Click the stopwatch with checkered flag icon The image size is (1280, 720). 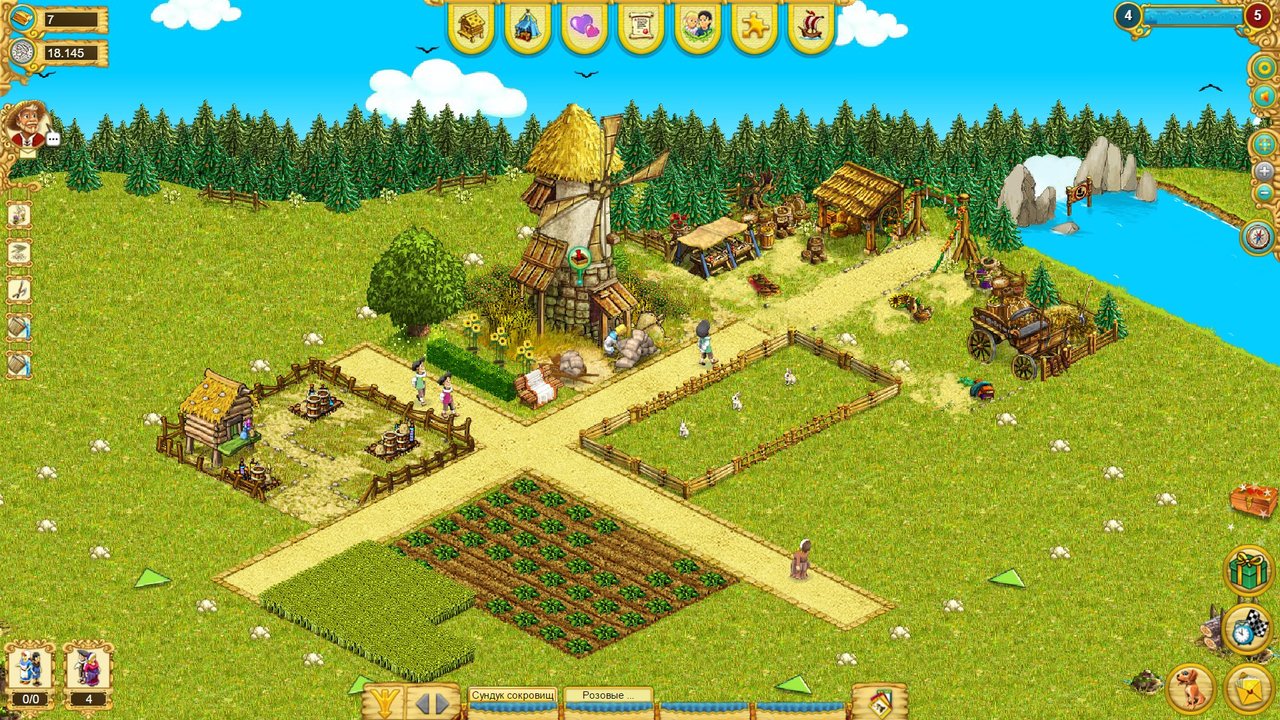pyautogui.click(x=1247, y=627)
